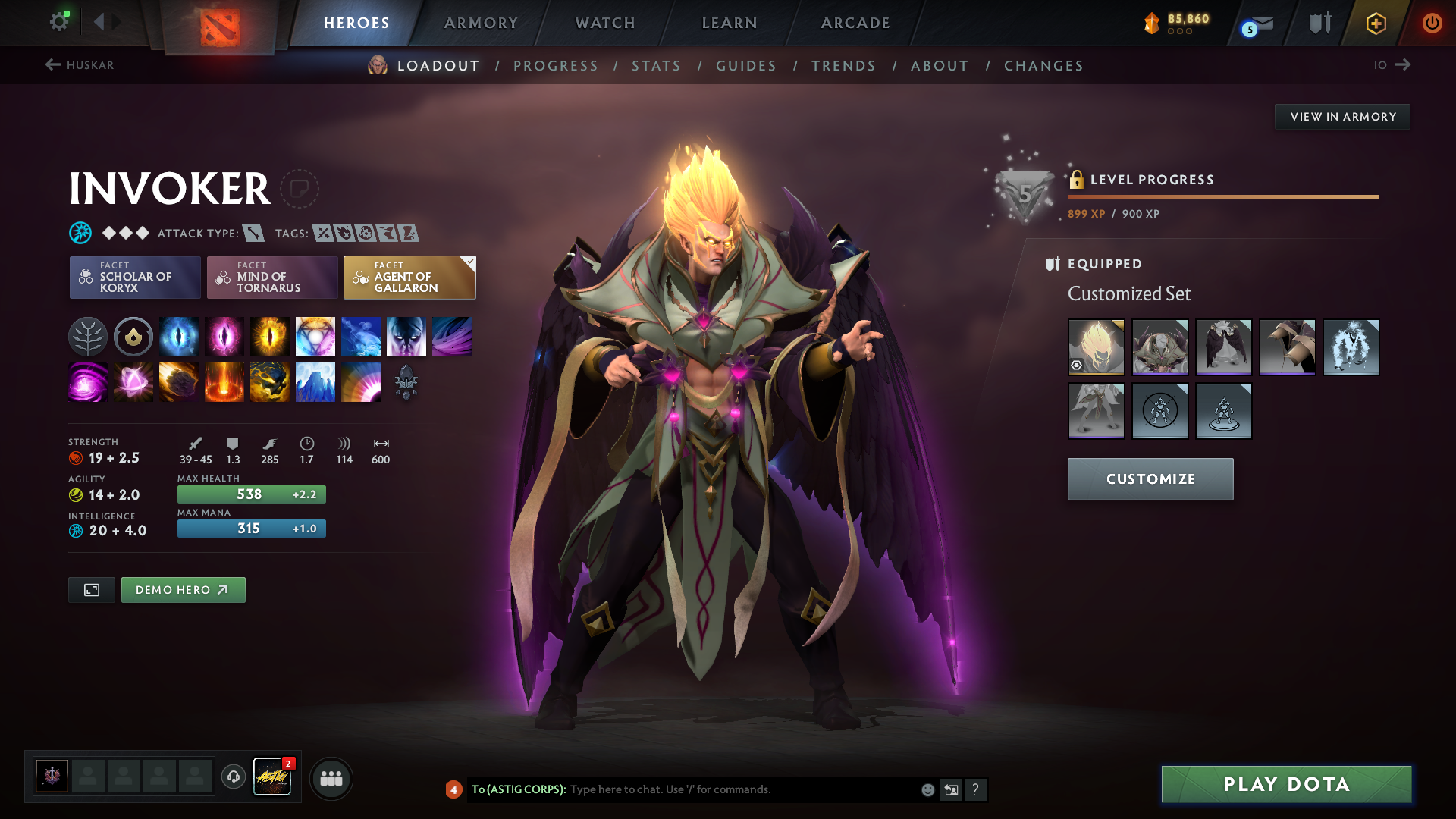Choose the Mind of Tornarus facet
The image size is (1456, 819).
(x=272, y=278)
